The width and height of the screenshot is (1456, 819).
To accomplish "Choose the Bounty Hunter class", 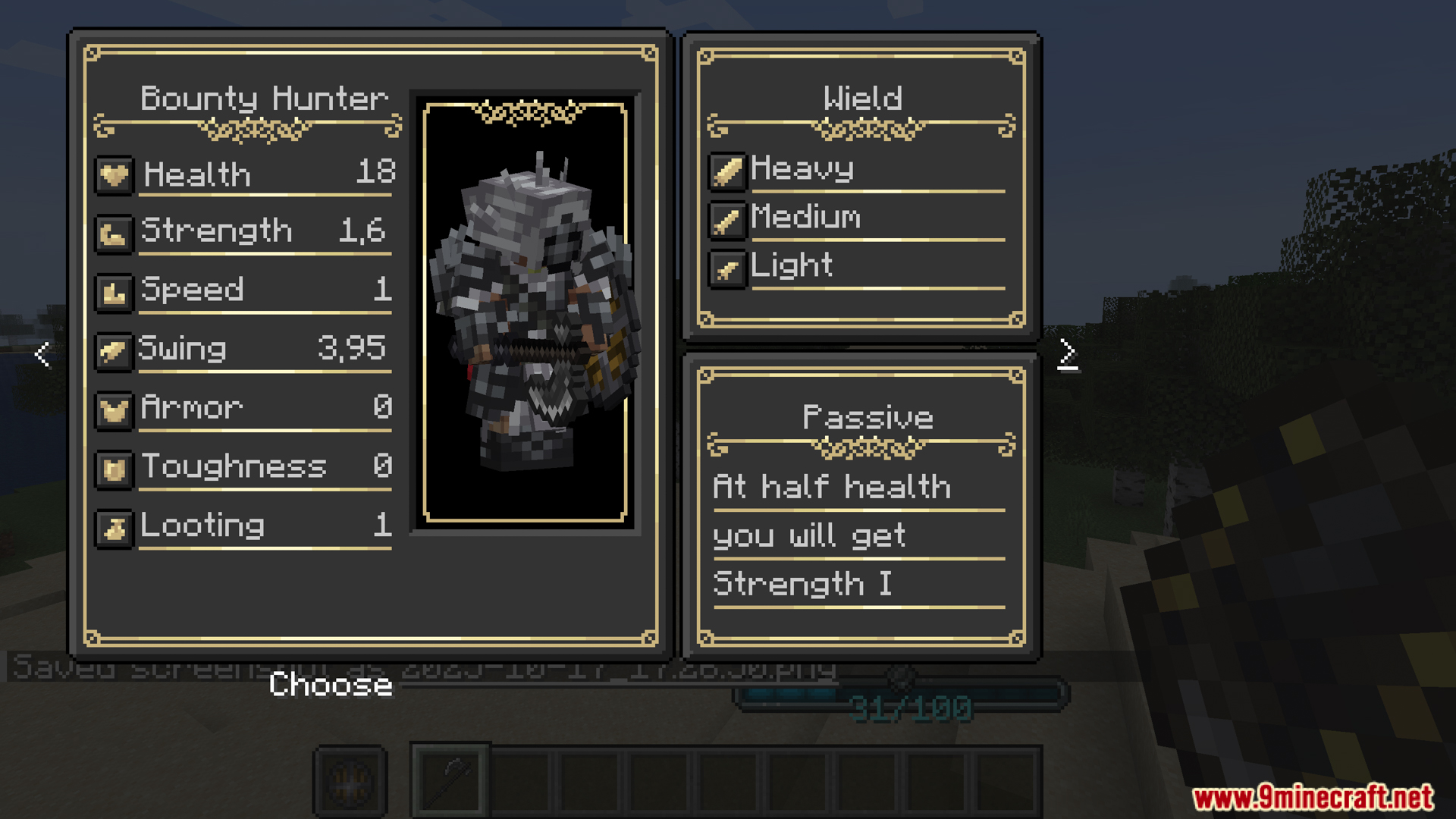I will (331, 685).
